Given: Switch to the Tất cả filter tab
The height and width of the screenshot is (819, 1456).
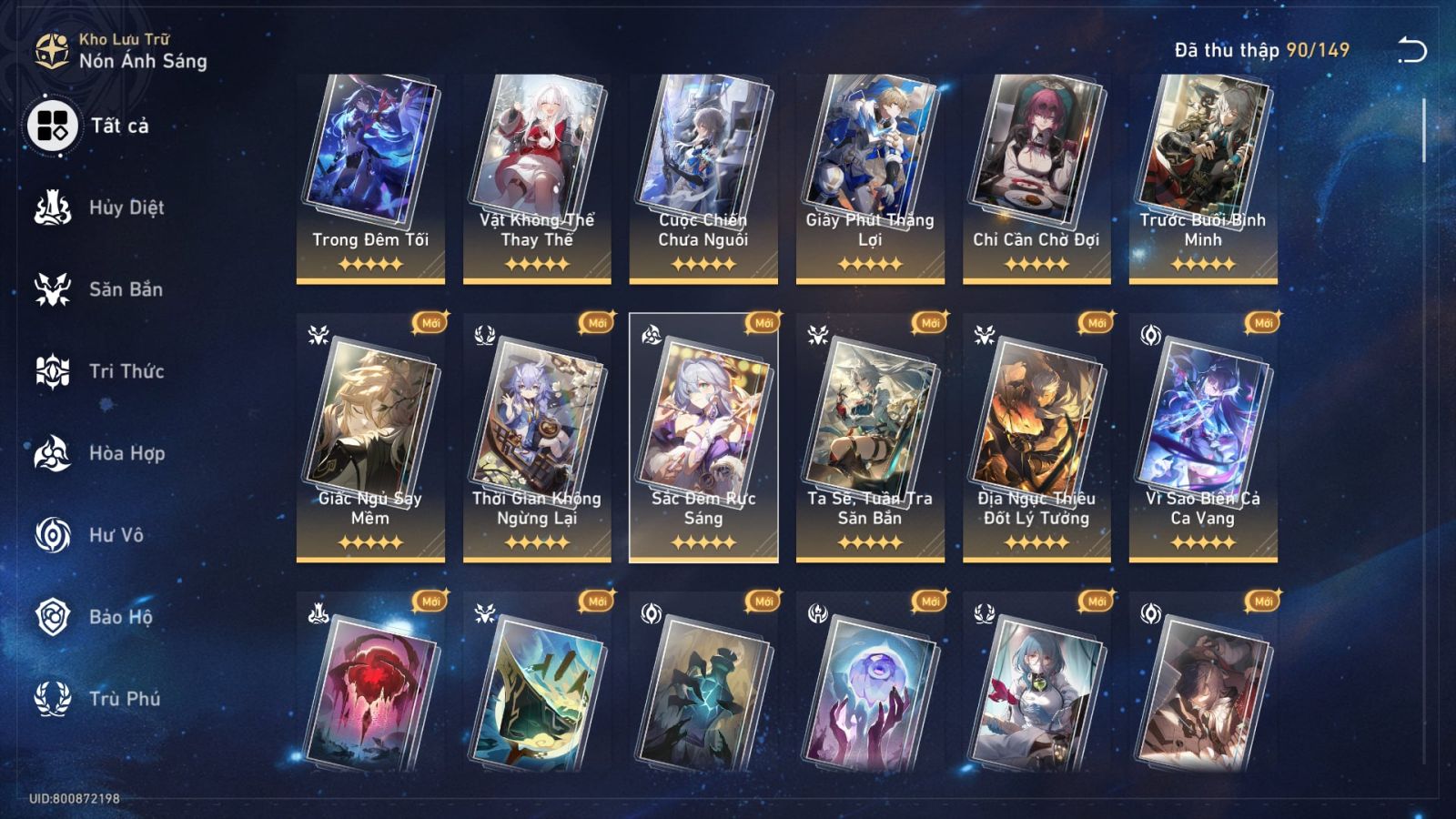Looking at the screenshot, I should 53,127.
